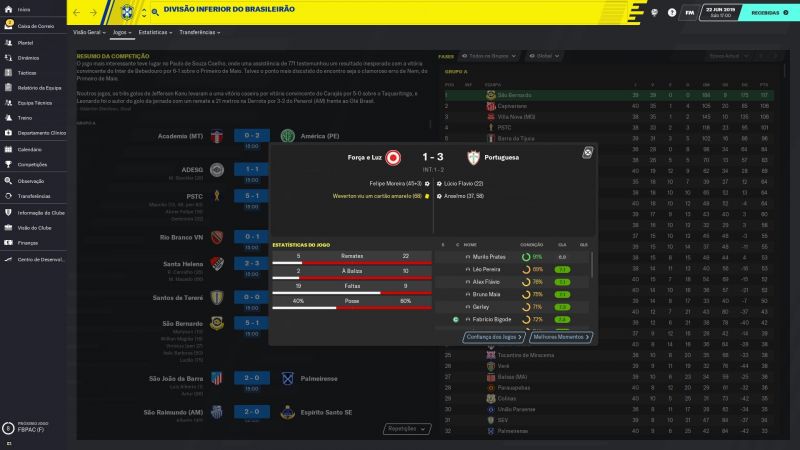This screenshot has height=450, width=800.
Task: Open the Repetições replays button
Action: pos(400,429)
